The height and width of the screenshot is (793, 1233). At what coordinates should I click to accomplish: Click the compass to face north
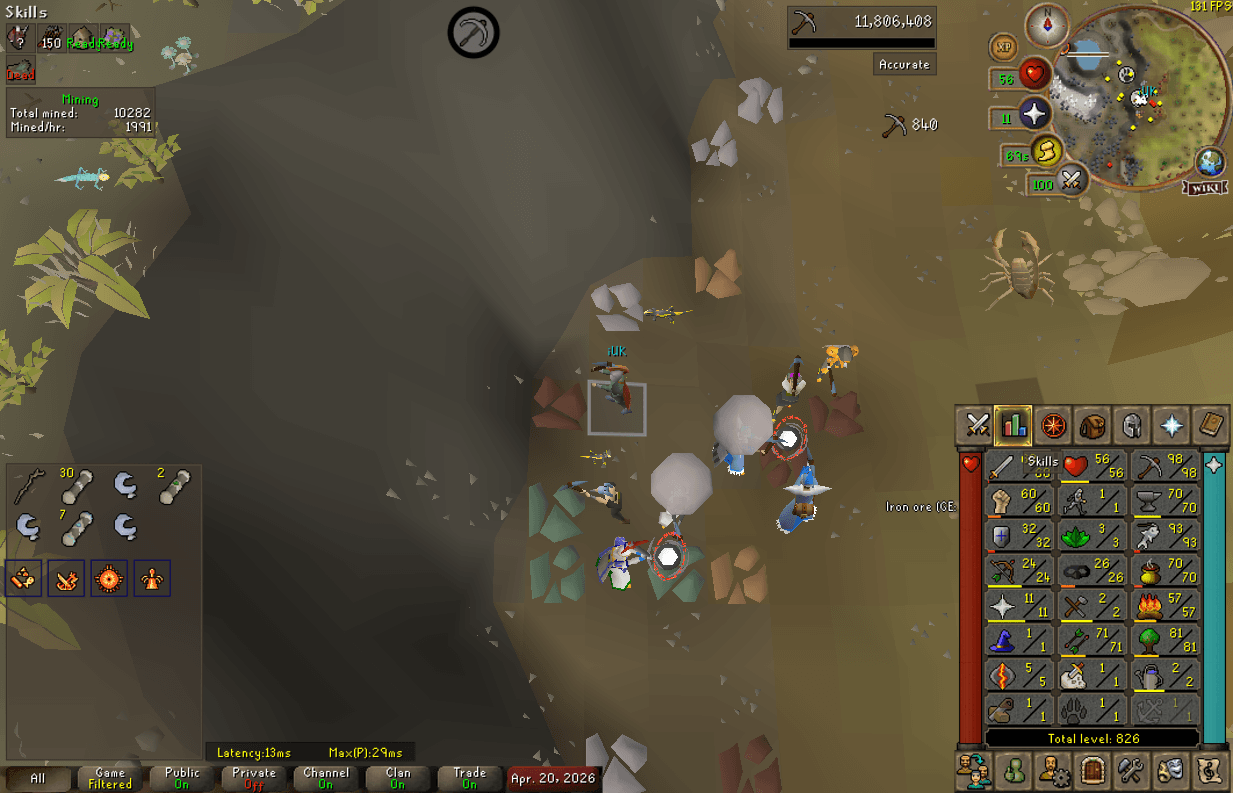pos(1047,25)
